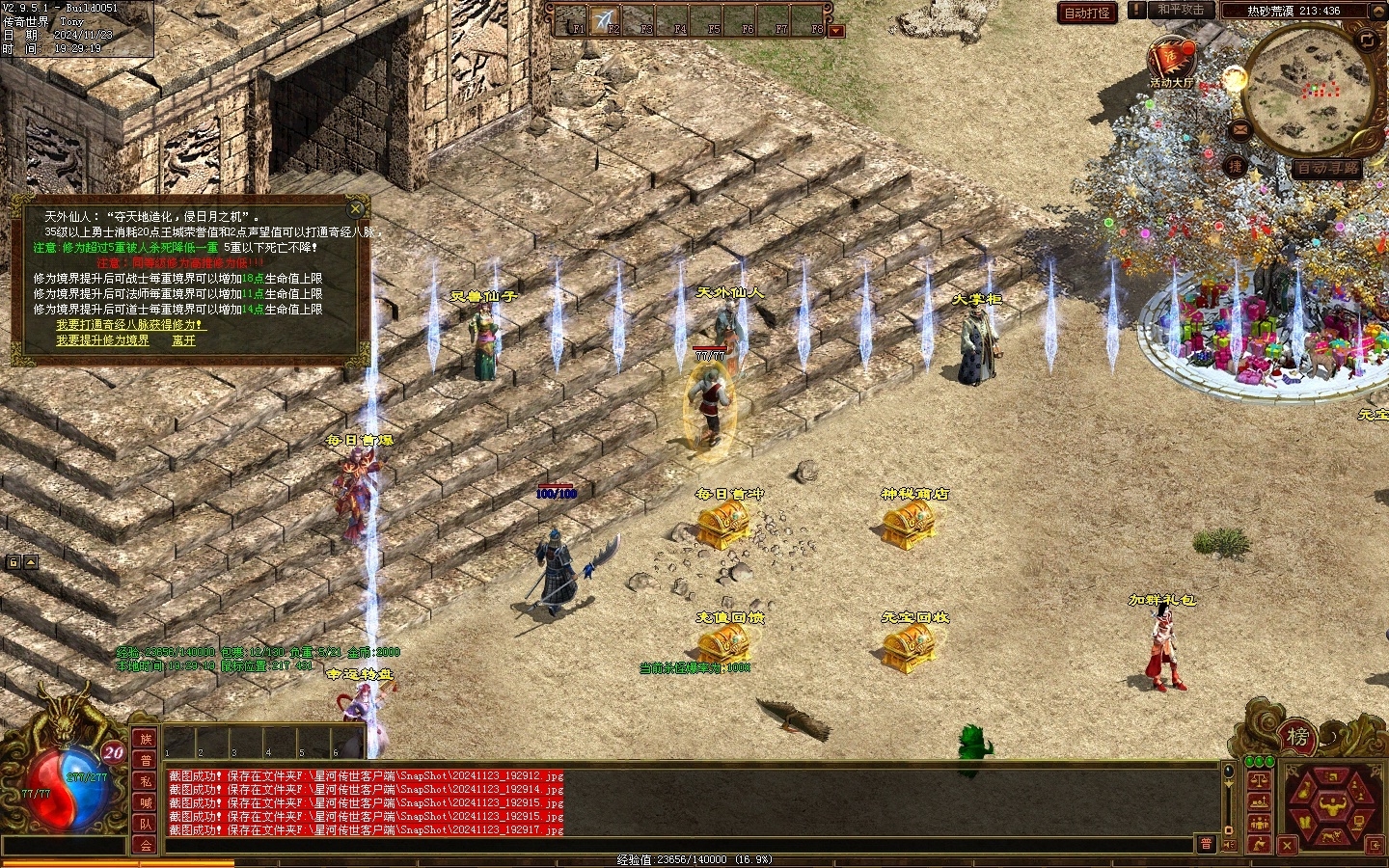Choose '离开' to leave the dialogue
Image resolution: width=1389 pixels, height=868 pixels.
[183, 340]
